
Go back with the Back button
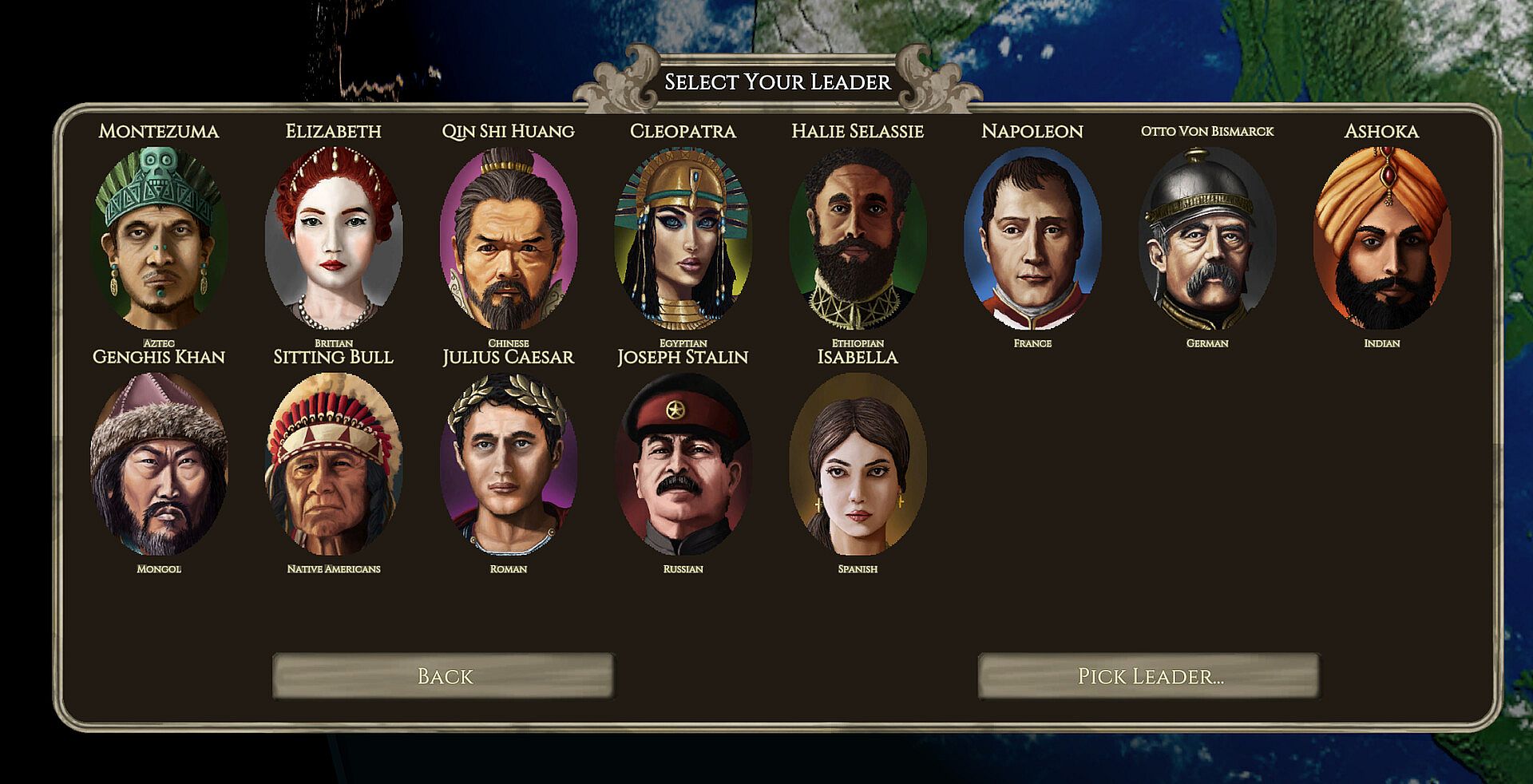click(x=444, y=676)
